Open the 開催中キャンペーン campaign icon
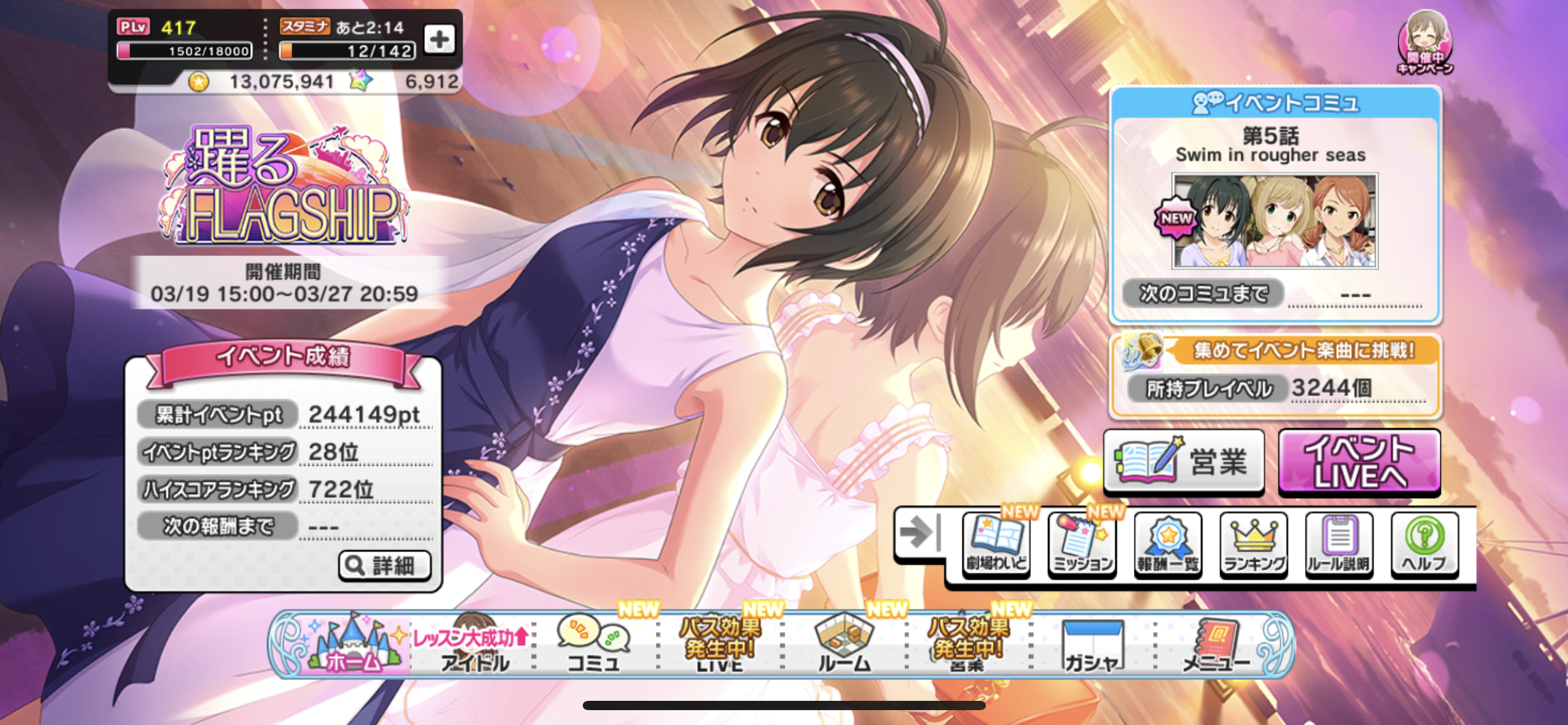1568x725 pixels. (1424, 43)
